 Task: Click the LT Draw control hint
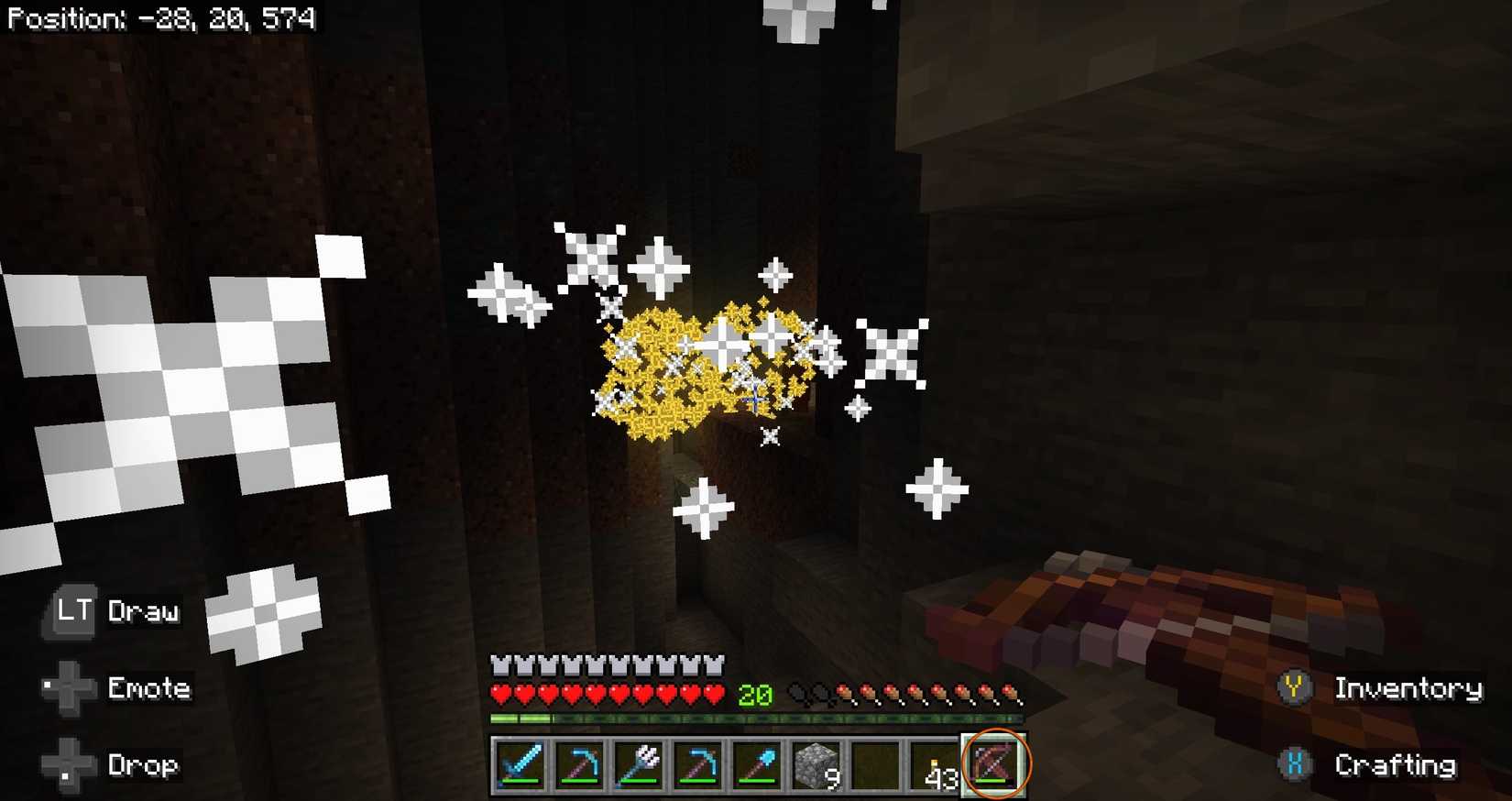point(110,612)
